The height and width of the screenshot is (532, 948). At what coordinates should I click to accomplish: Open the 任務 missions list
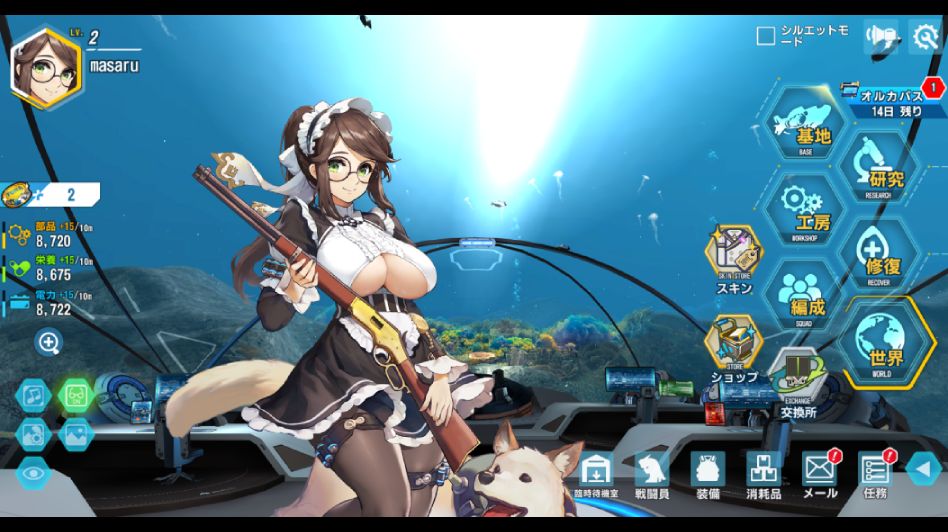874,472
